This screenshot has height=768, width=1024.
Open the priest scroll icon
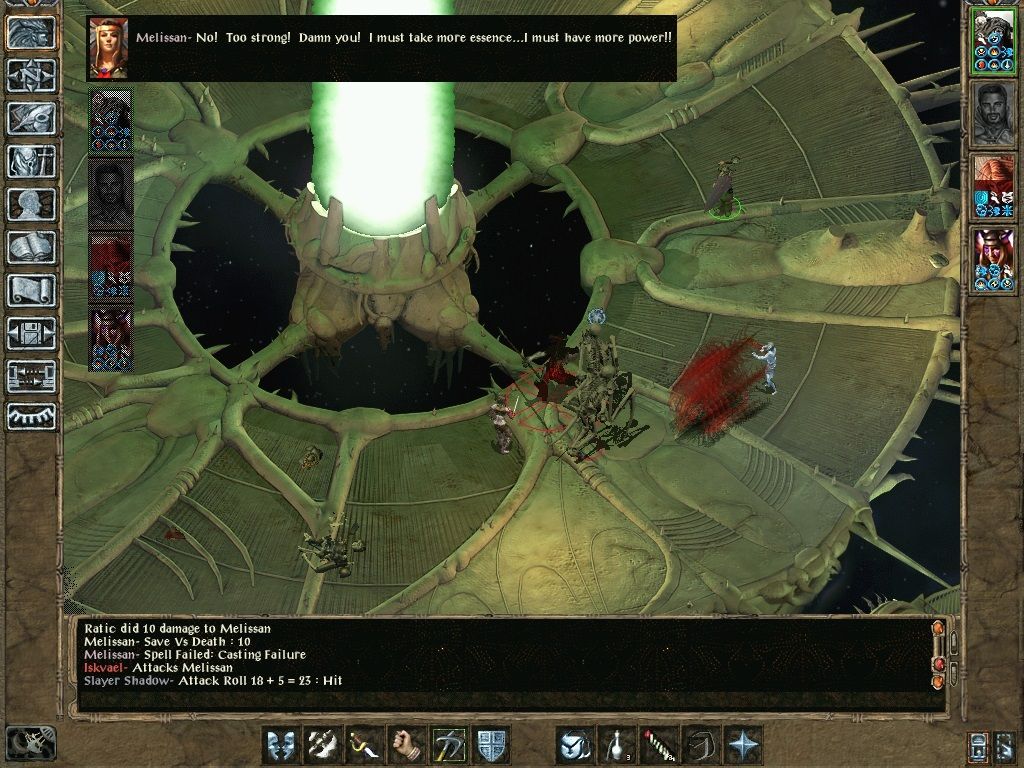(31, 290)
